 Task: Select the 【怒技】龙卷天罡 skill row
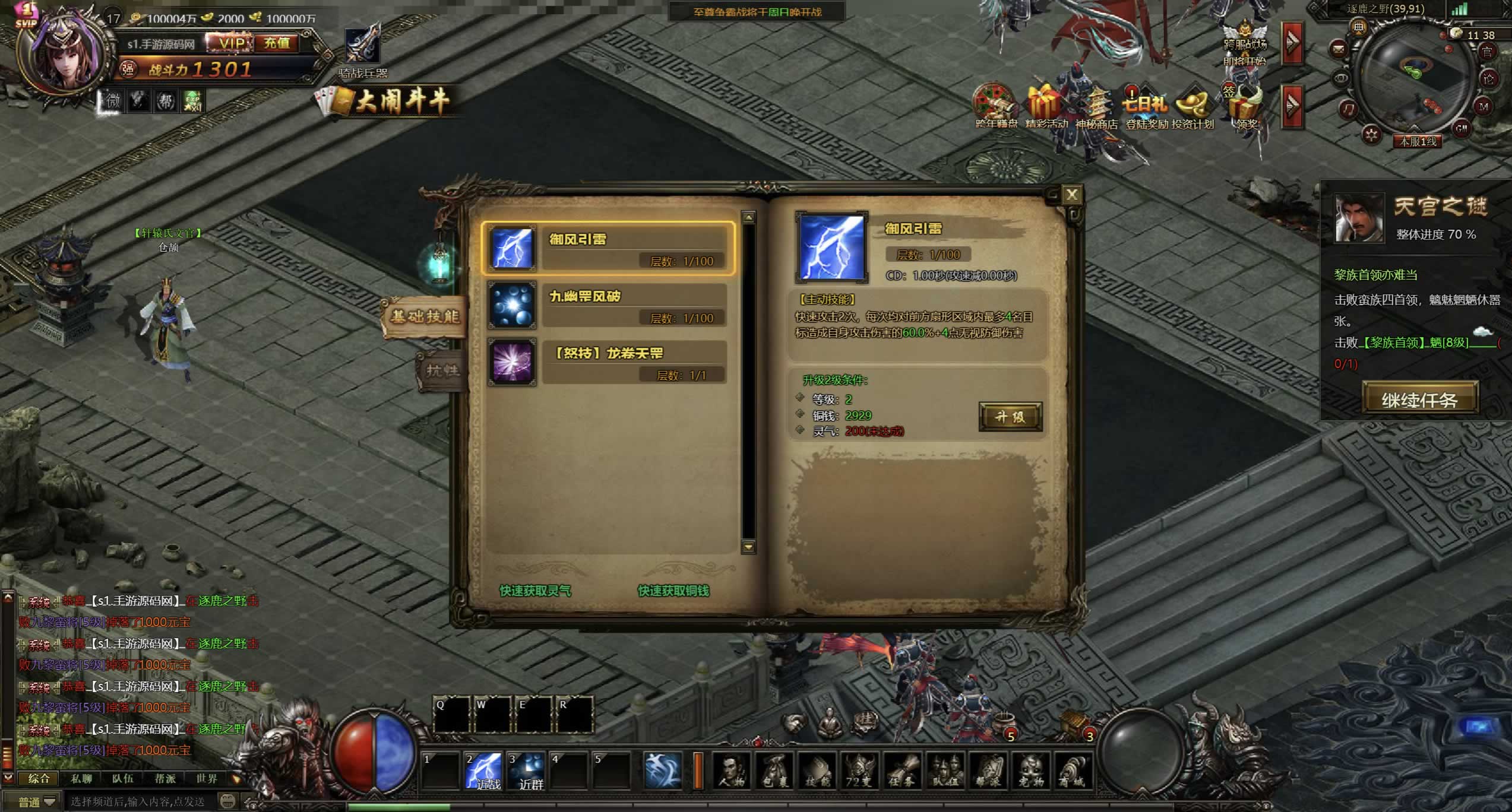pos(607,362)
